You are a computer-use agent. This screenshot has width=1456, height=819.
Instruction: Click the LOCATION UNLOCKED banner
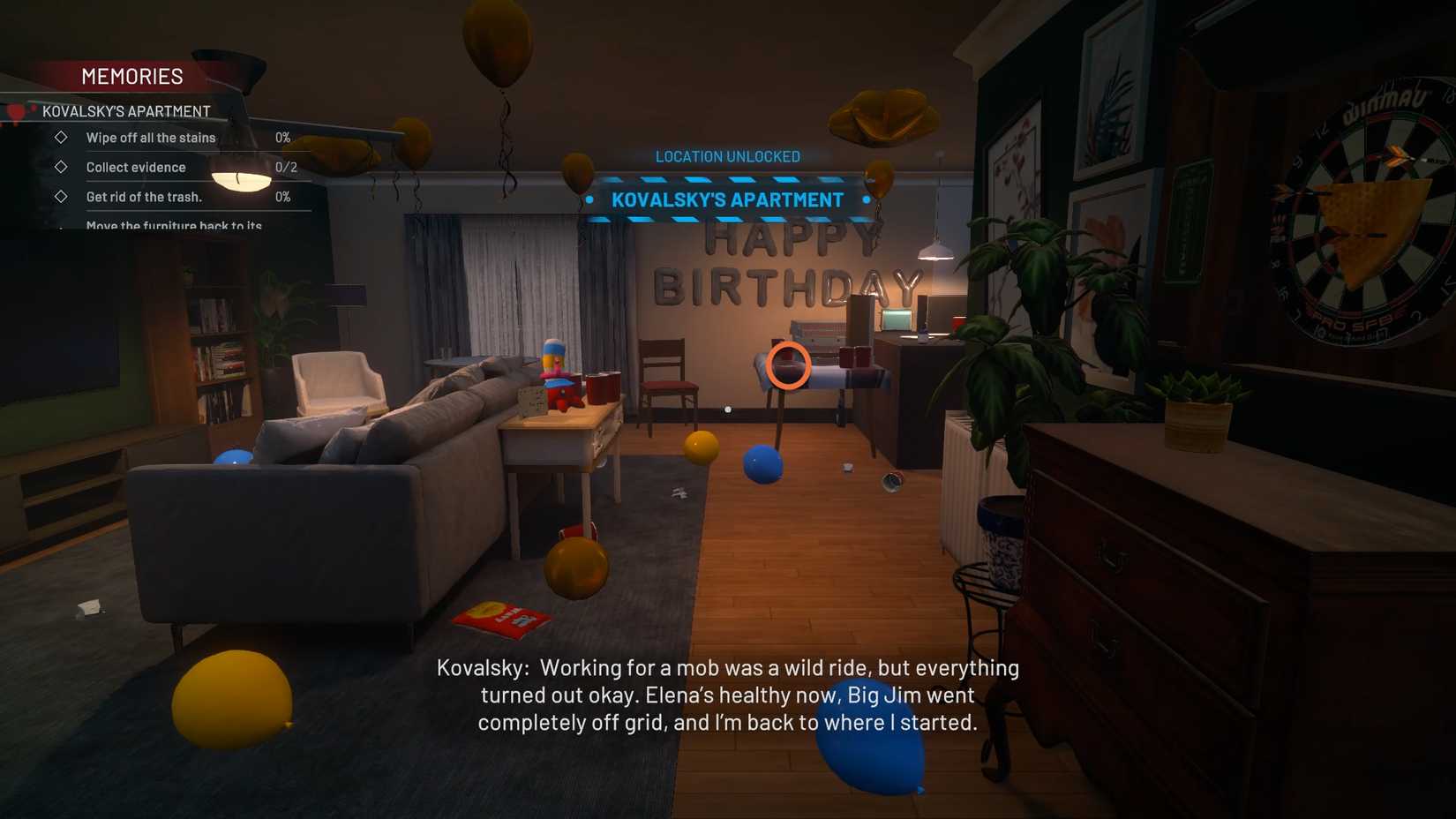(x=727, y=156)
